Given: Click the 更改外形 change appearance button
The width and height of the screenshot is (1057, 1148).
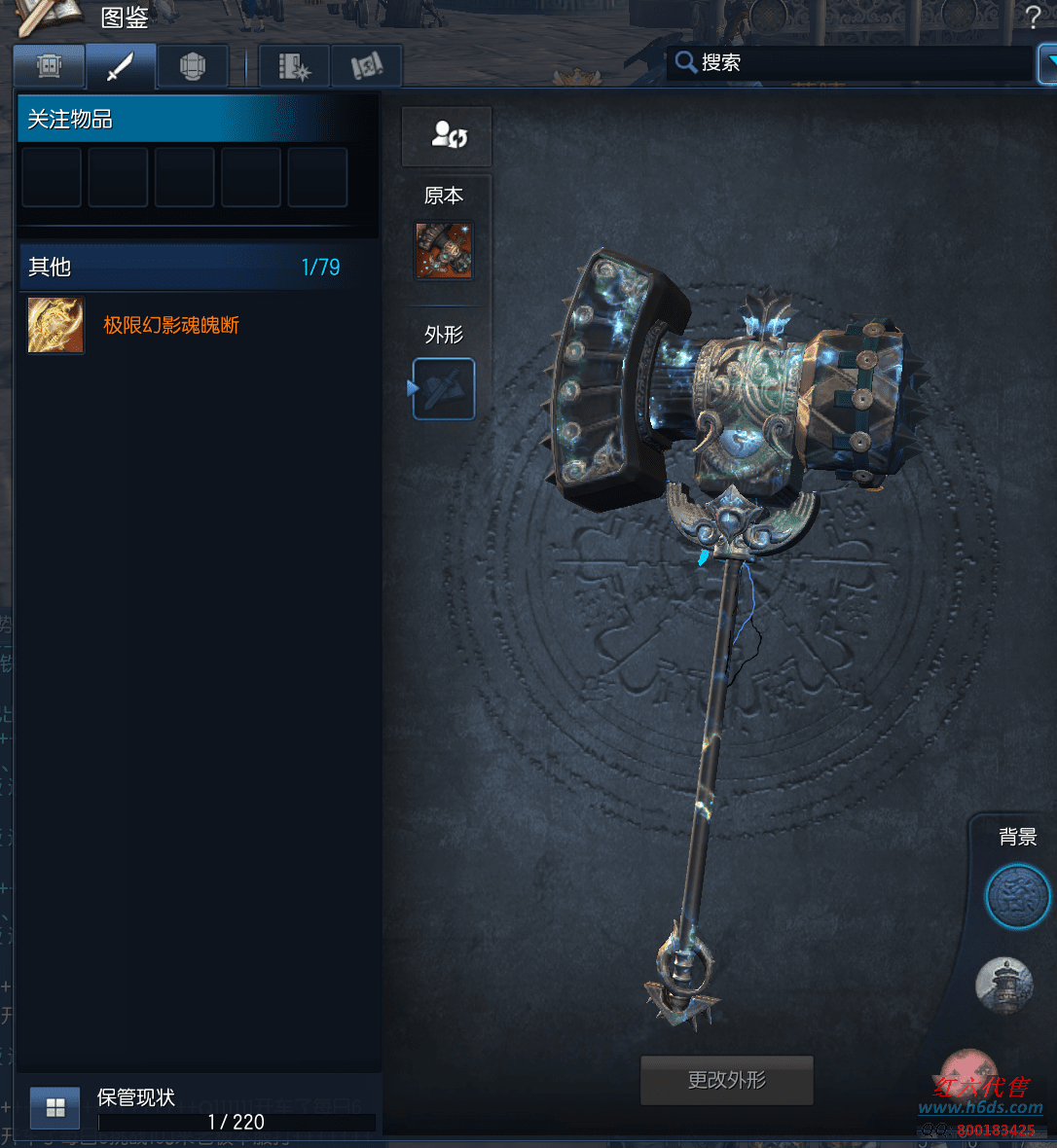Looking at the screenshot, I should point(726,1080).
